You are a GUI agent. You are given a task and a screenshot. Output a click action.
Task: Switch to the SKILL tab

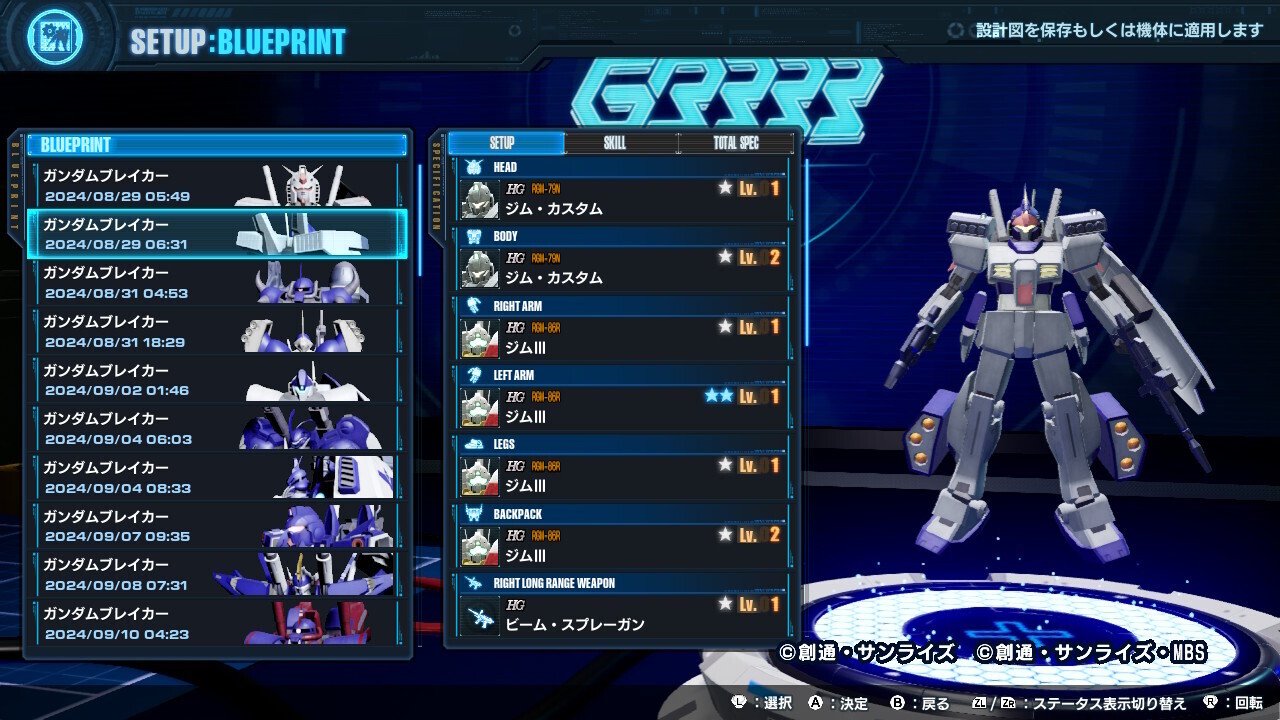[612, 143]
